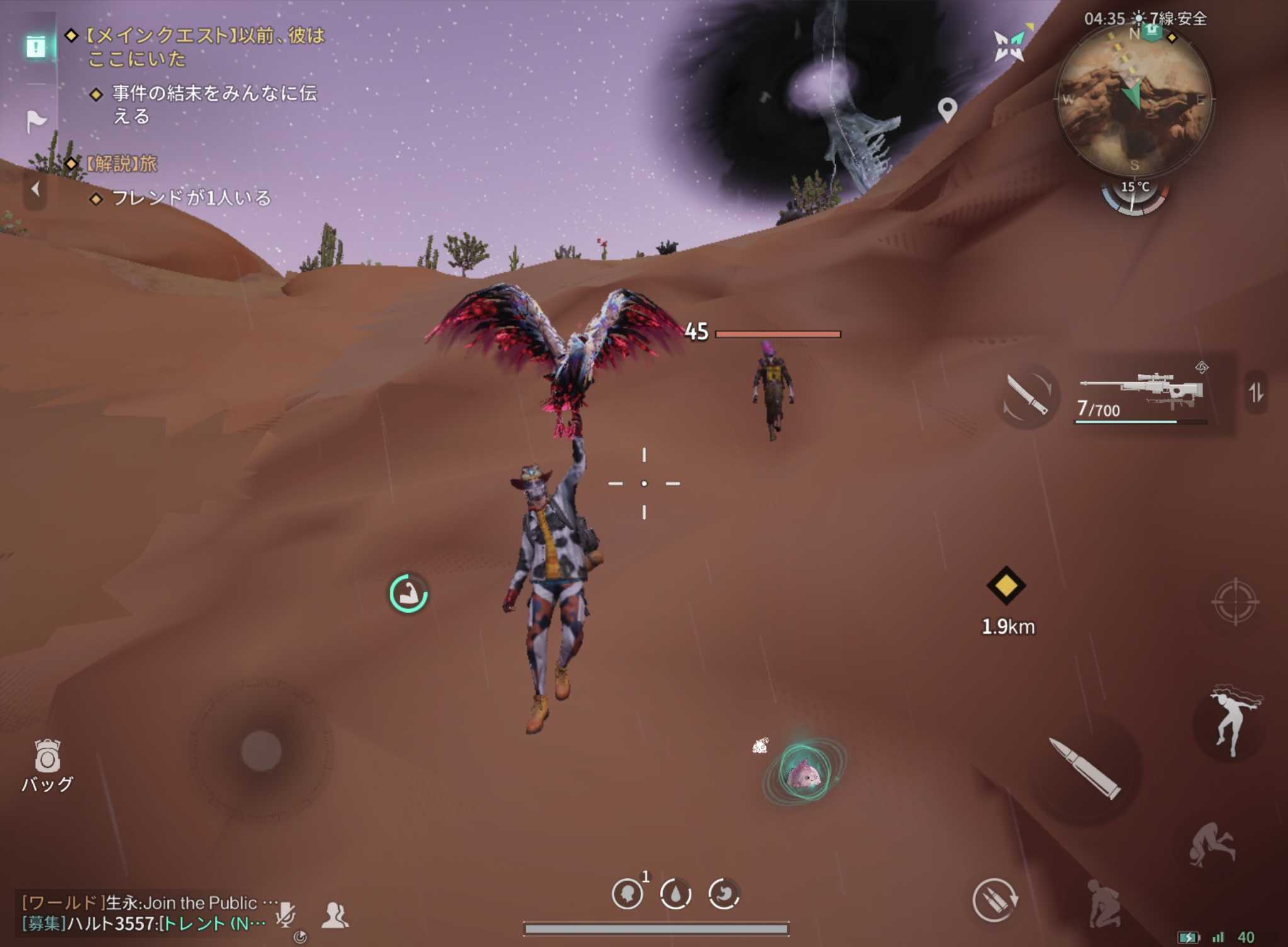
Task: Tap the flexing arm buff icon
Action: [408, 593]
